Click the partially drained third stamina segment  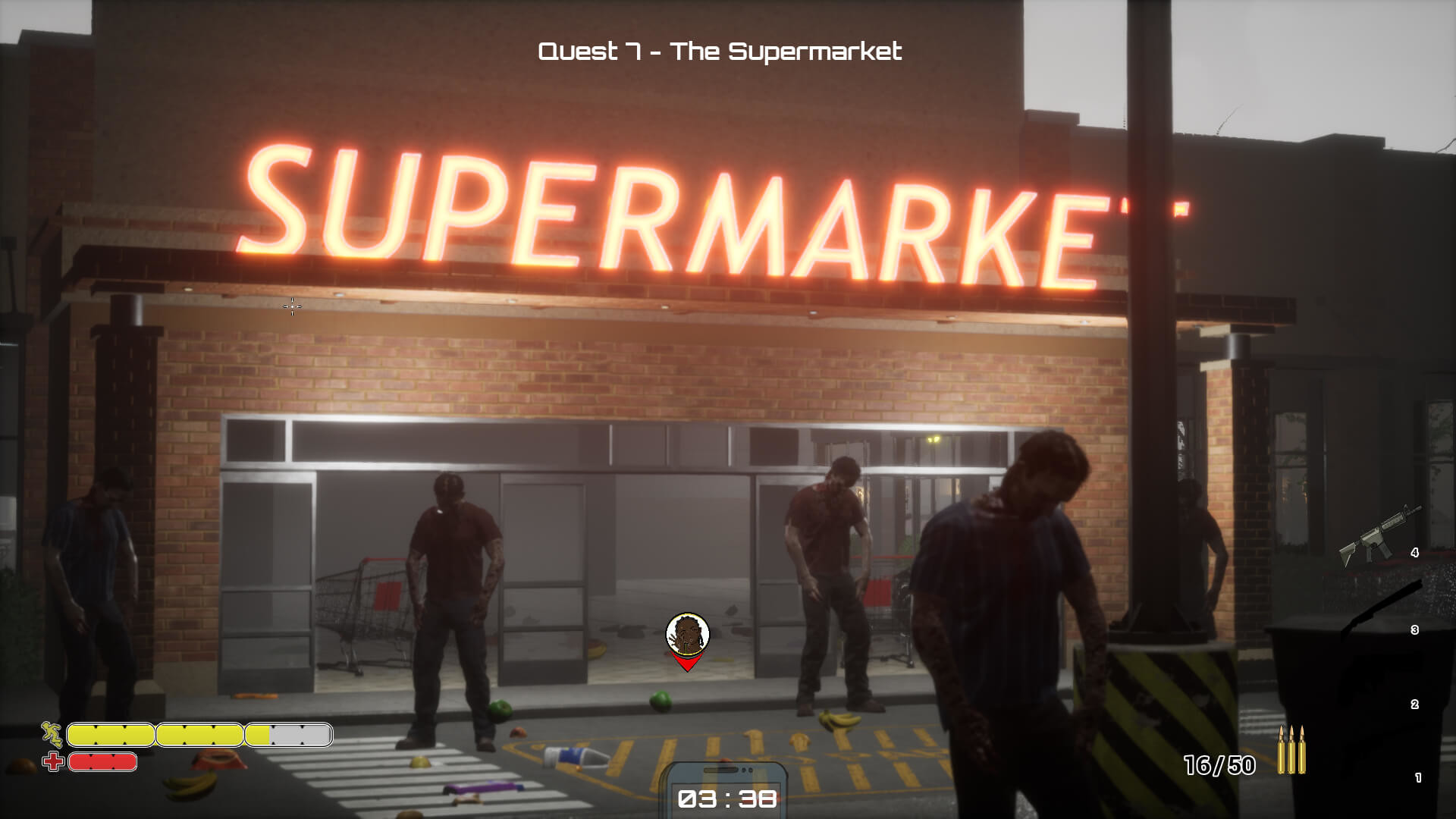coord(287,734)
